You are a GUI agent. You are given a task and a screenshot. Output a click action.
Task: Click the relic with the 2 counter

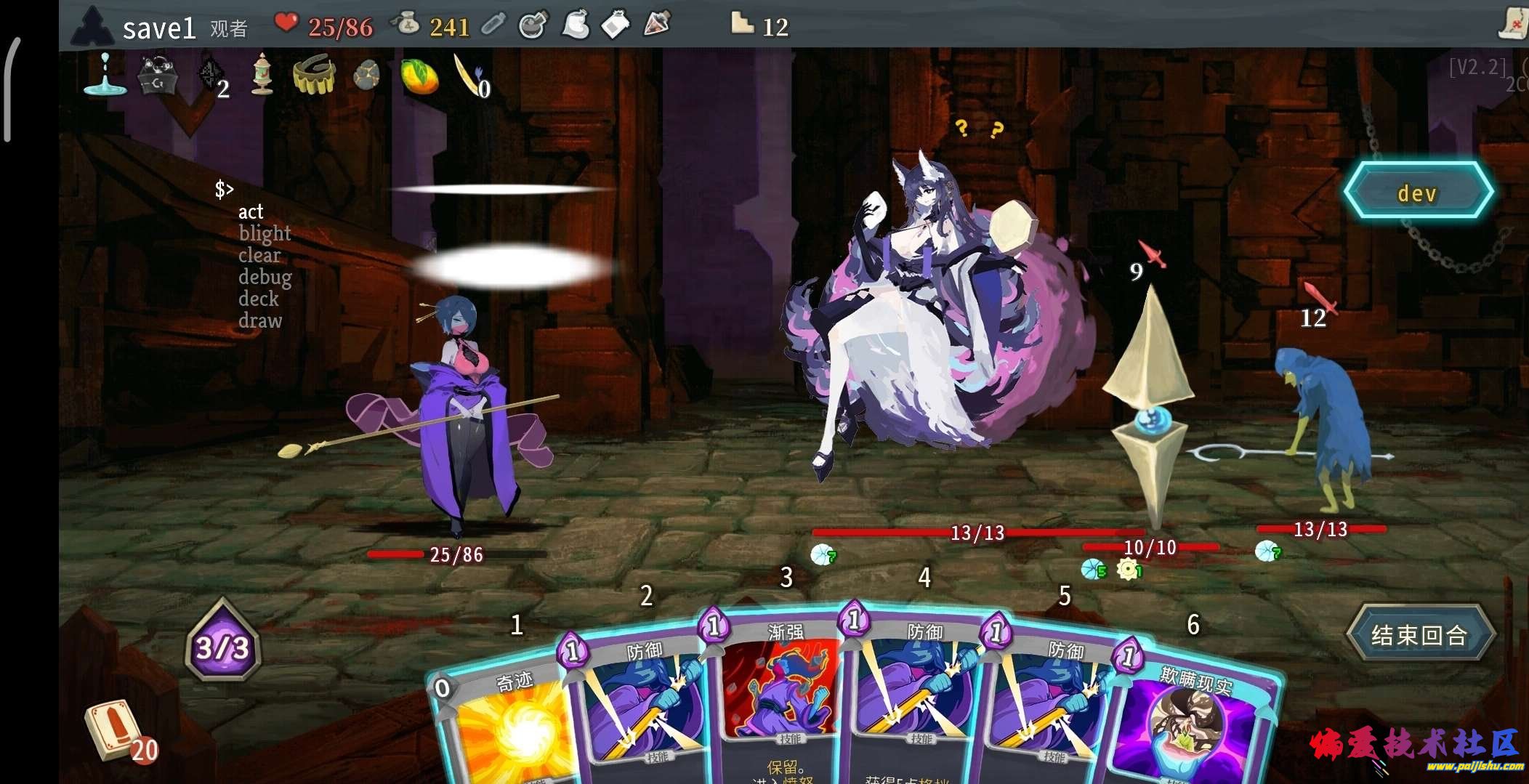click(210, 75)
